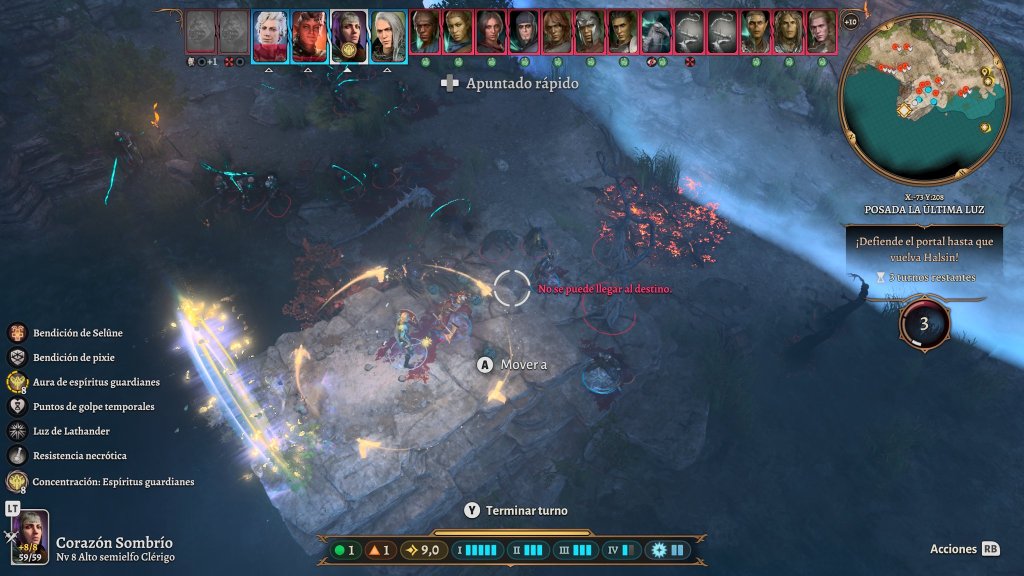Click the Terminar turno button
This screenshot has height=576, width=1024.
tap(516, 510)
